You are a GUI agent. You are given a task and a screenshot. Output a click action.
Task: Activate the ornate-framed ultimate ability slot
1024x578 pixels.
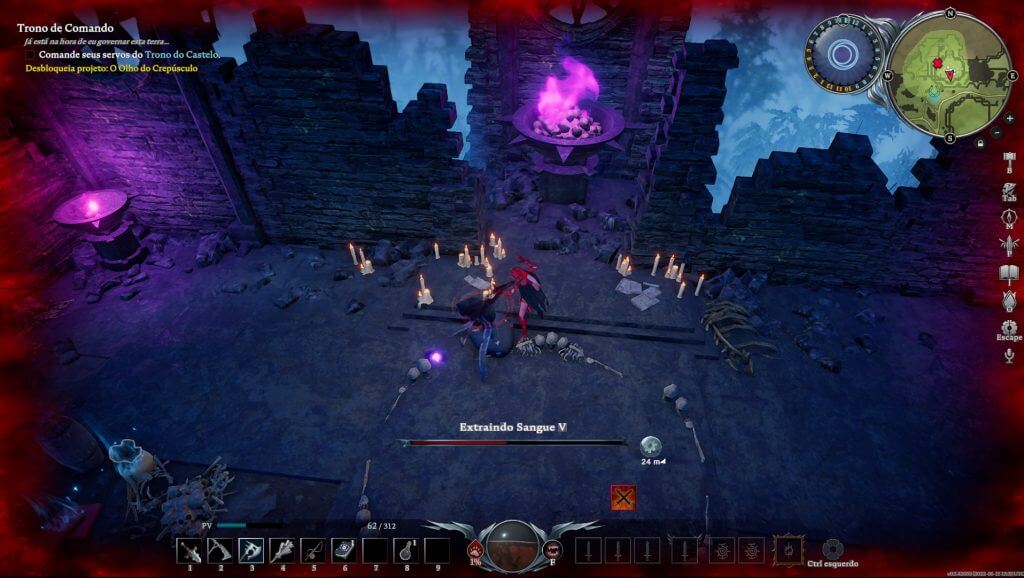[x=789, y=550]
